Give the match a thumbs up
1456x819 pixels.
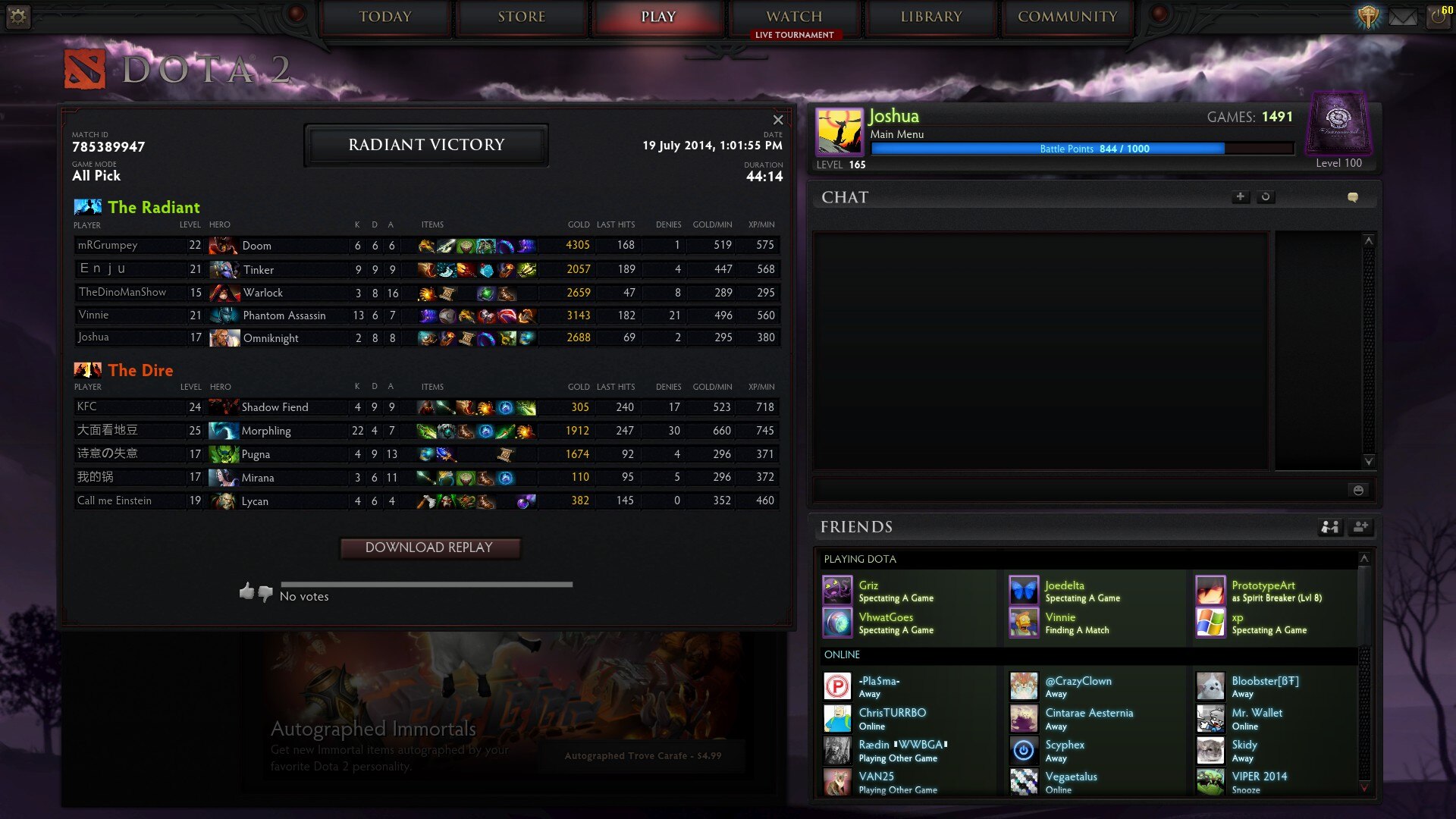[246, 591]
